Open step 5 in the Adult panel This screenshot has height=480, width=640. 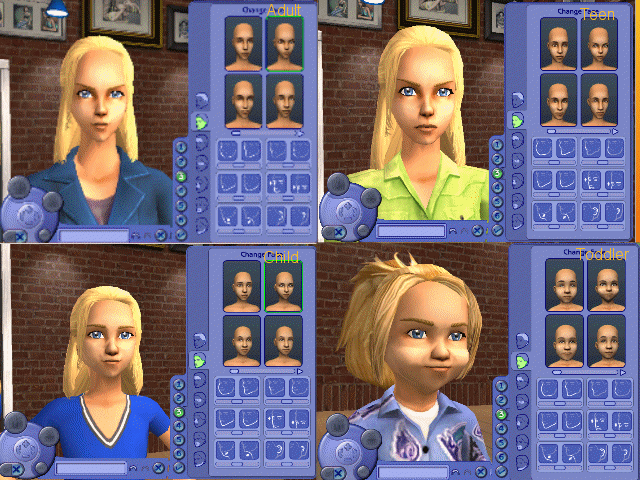[181, 205]
